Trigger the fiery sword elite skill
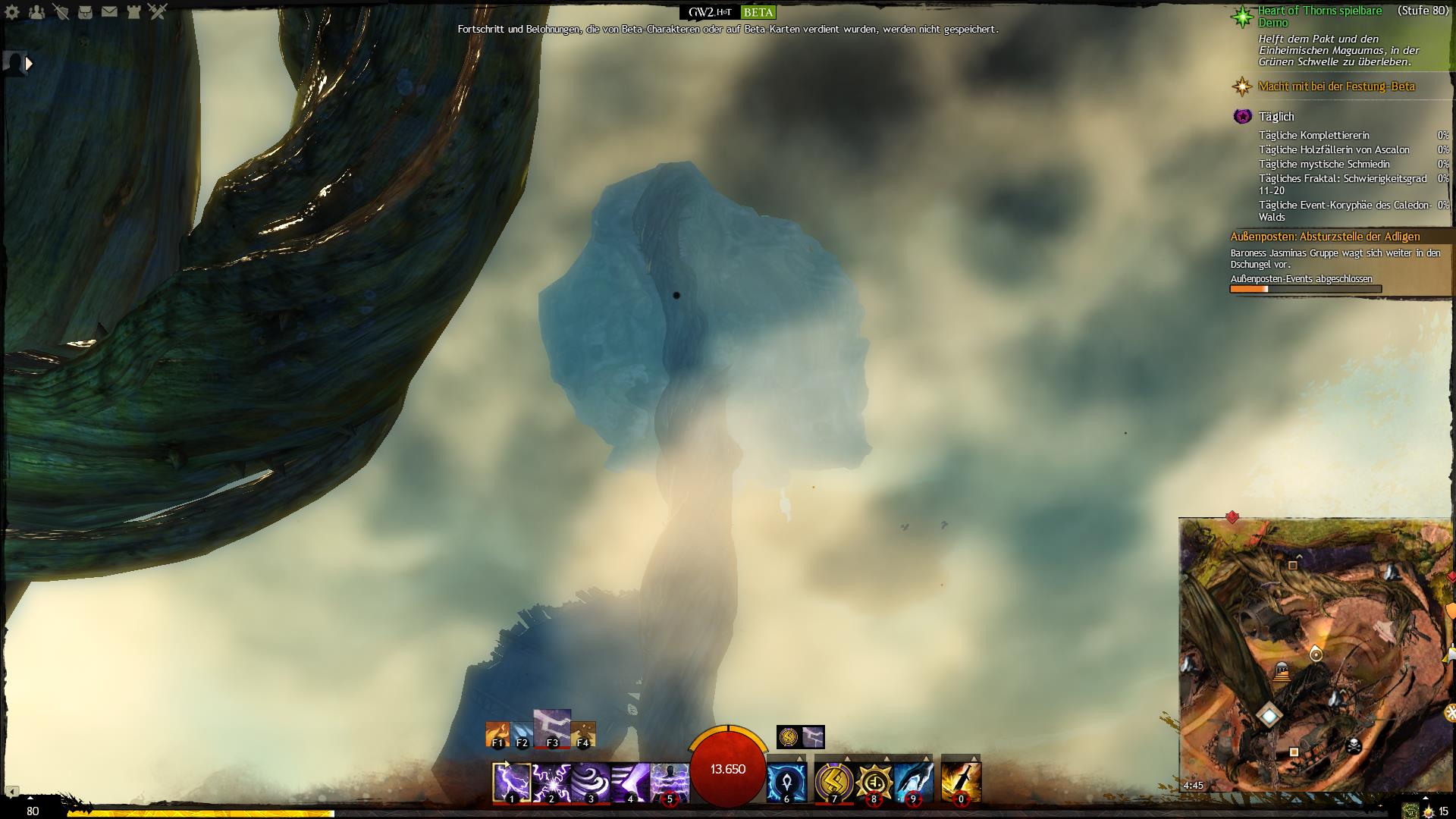The image size is (1456, 819). (x=961, y=782)
